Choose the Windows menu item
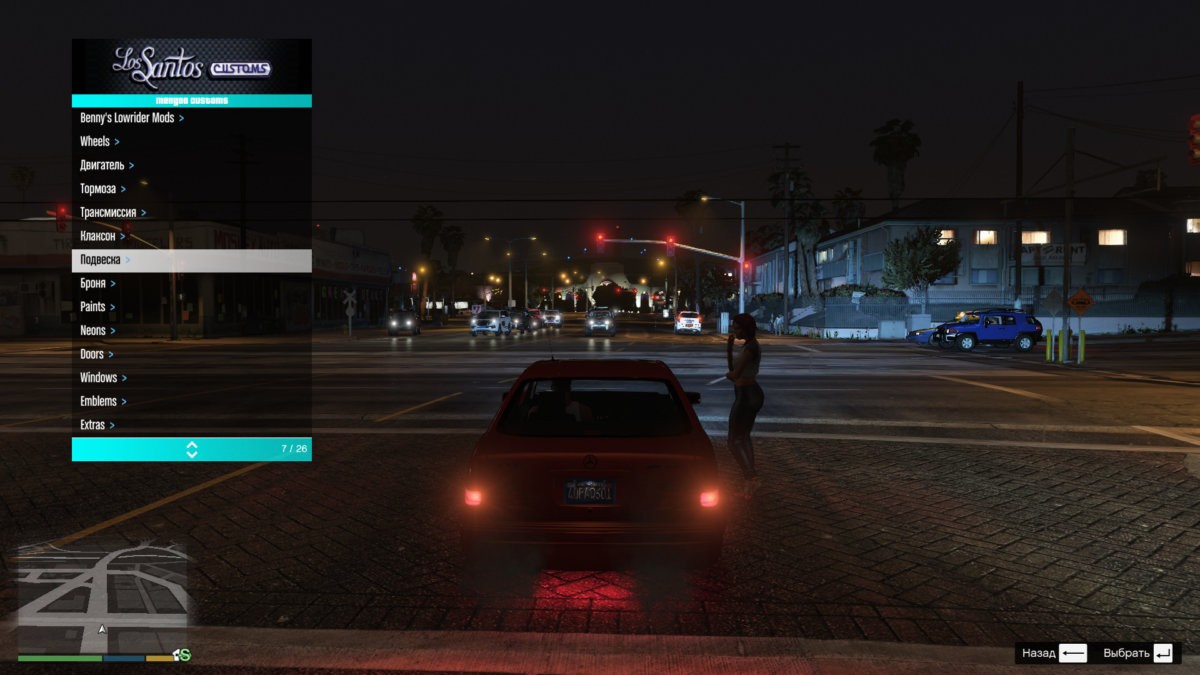Image resolution: width=1200 pixels, height=675 pixels. click(x=99, y=378)
